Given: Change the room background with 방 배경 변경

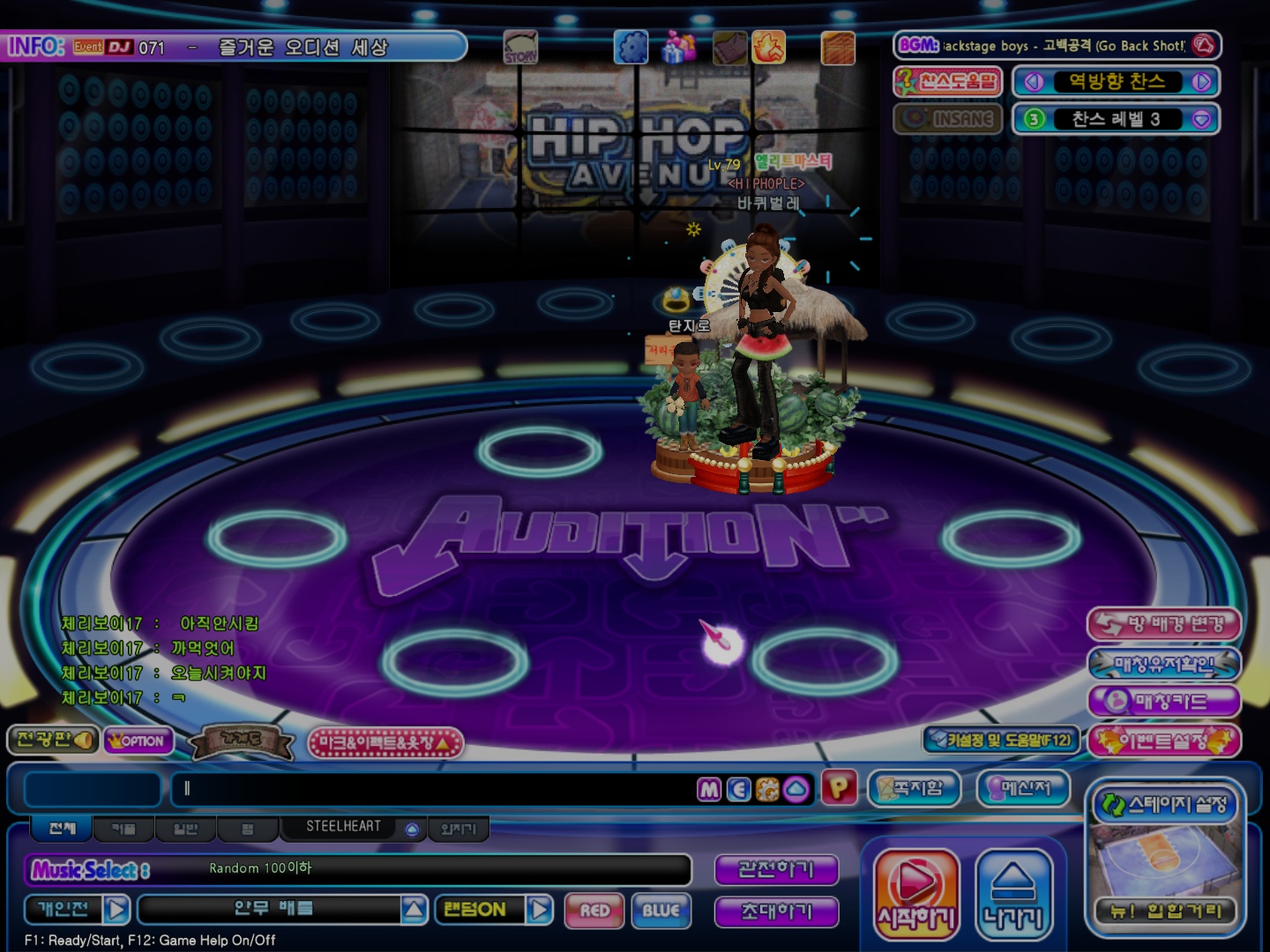Looking at the screenshot, I should tap(1164, 625).
